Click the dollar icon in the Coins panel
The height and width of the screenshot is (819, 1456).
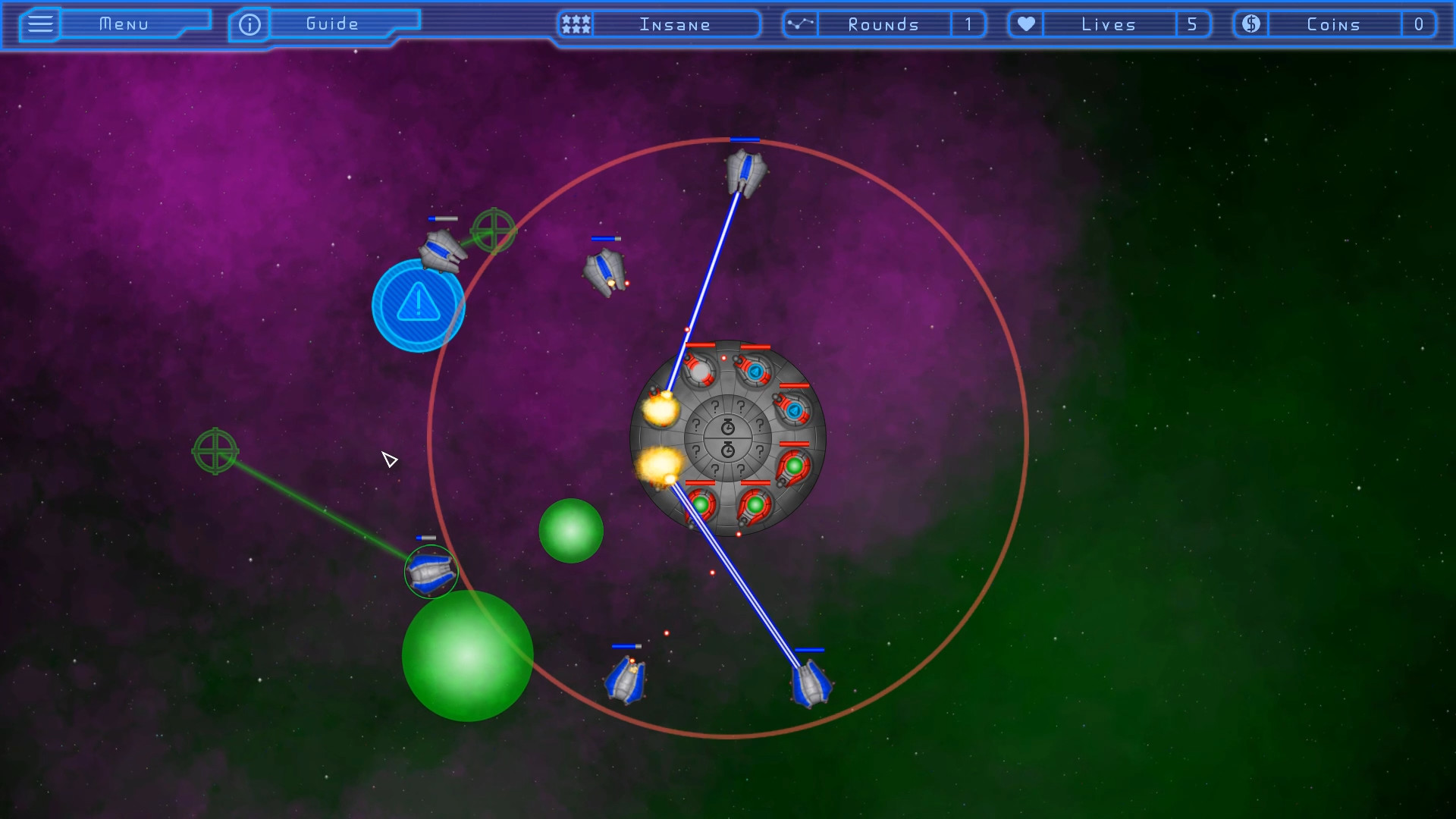click(x=1250, y=24)
